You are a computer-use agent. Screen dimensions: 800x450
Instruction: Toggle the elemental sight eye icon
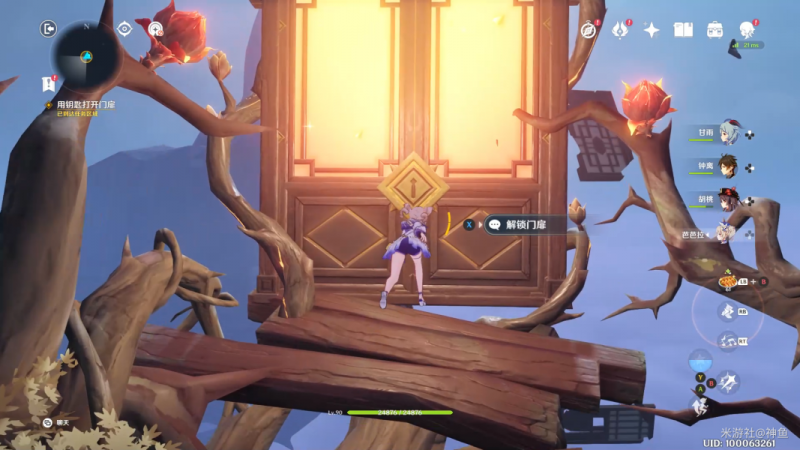coord(124,29)
